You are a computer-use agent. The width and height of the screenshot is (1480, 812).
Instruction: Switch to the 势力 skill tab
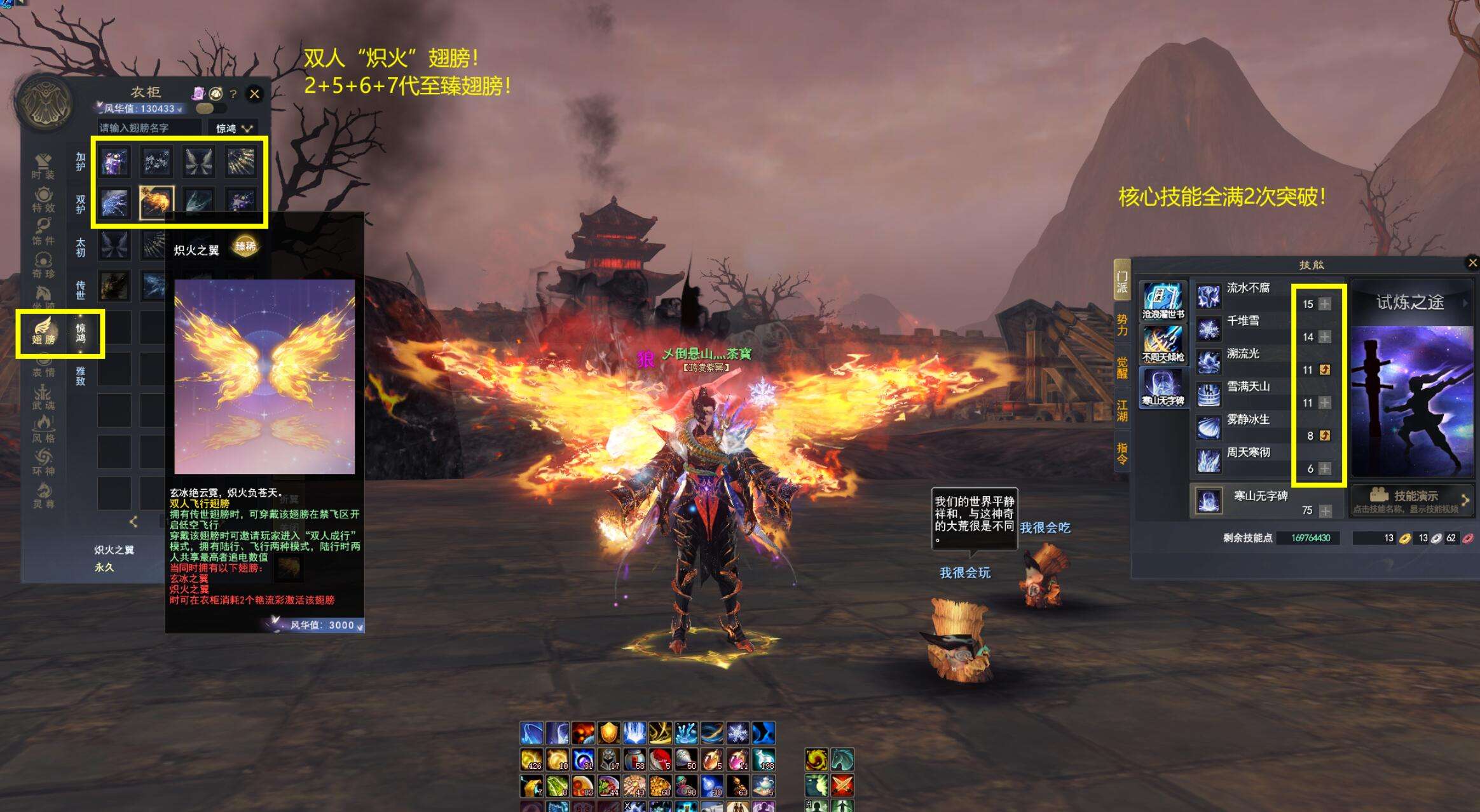[x=1122, y=325]
